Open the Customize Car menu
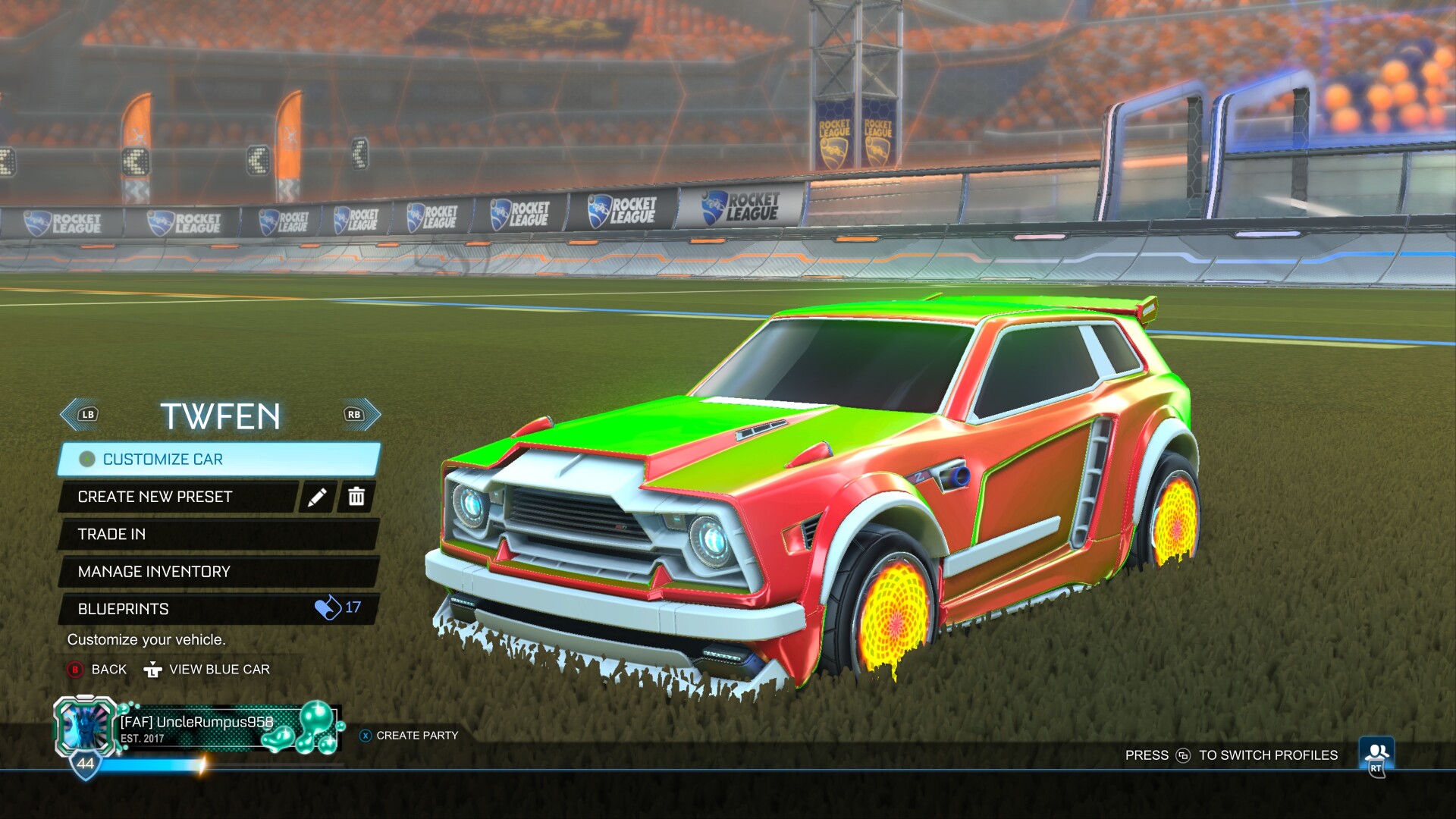The width and height of the screenshot is (1456, 819). 218,460
